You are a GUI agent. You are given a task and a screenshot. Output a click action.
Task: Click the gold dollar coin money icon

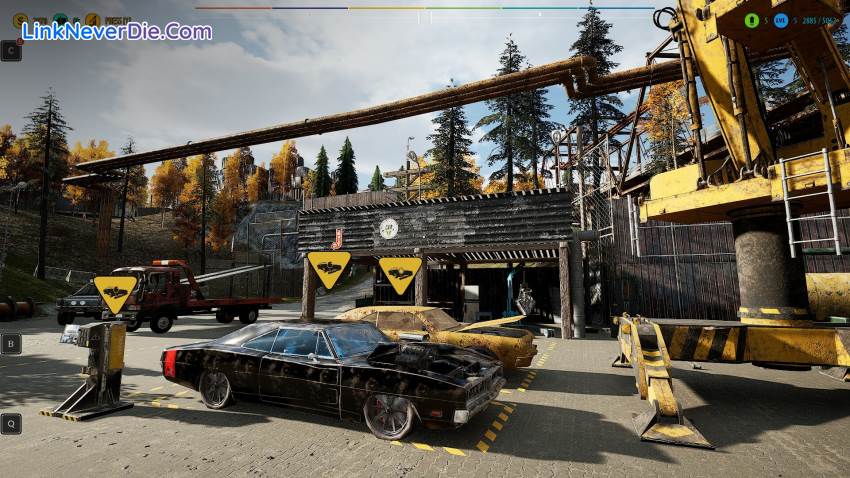20,19
